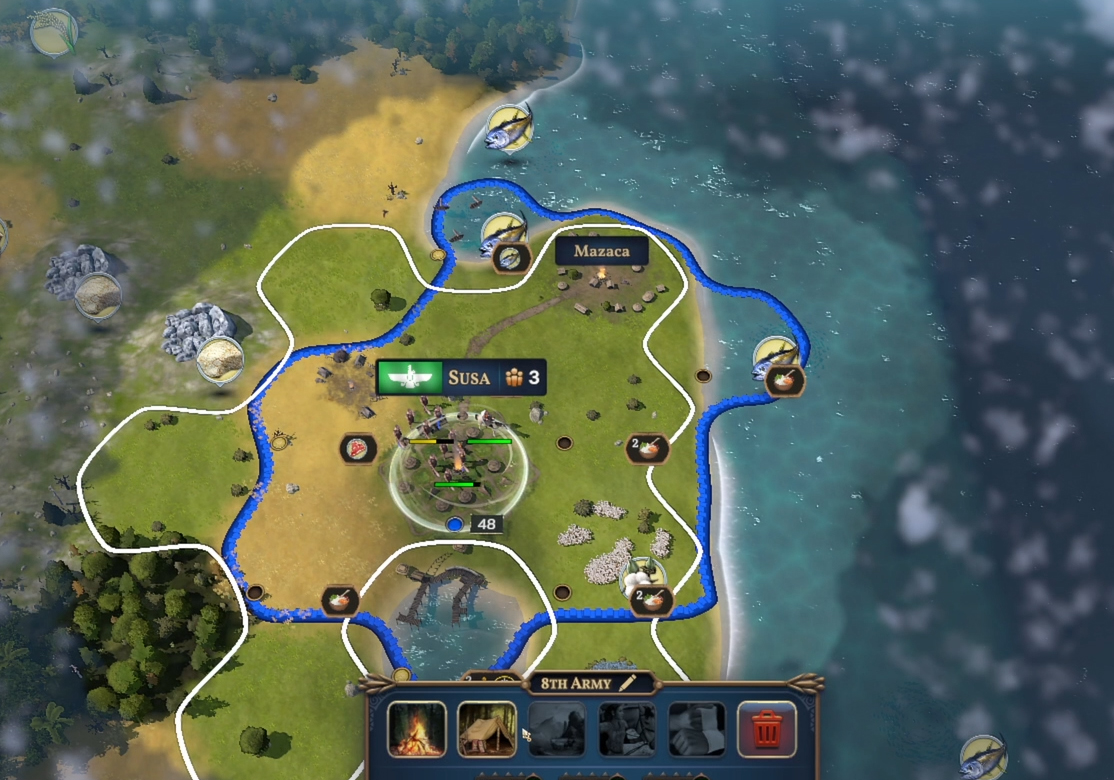Click the red meat yield icon
Screen dimensions: 1114x780
coord(357,449)
